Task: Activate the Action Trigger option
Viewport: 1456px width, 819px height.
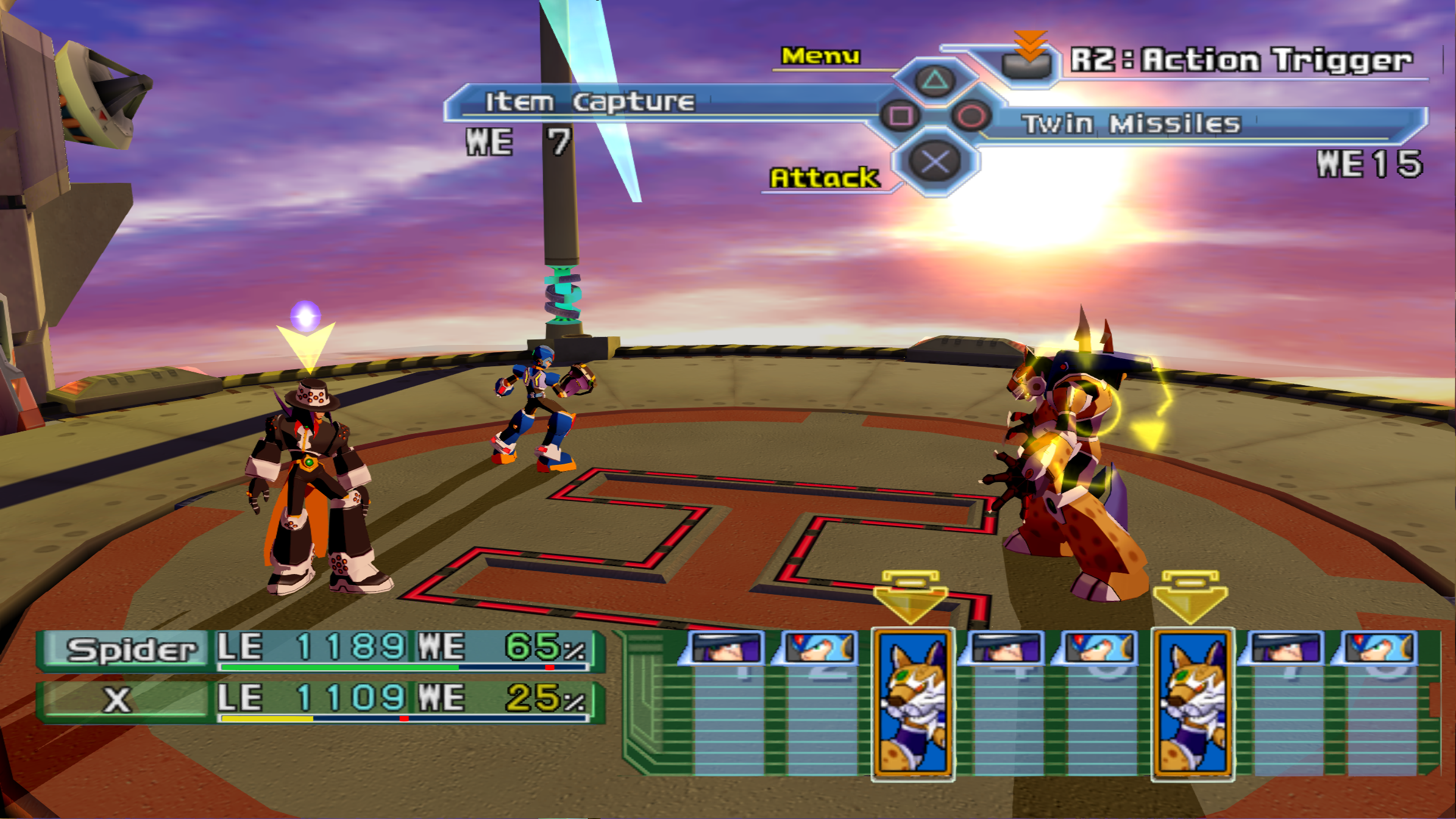Action: [1240, 60]
